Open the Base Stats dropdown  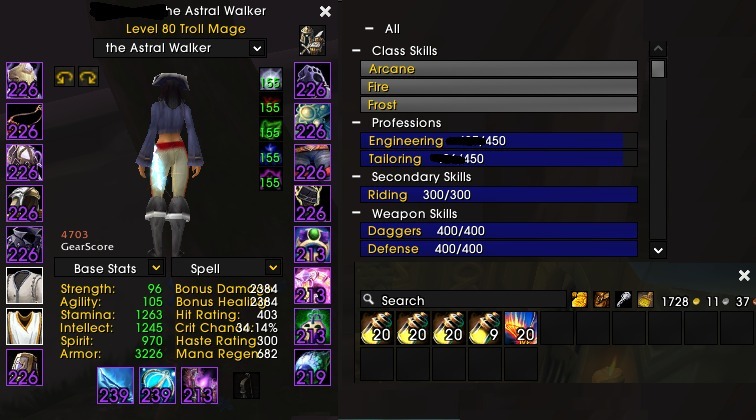point(155,268)
